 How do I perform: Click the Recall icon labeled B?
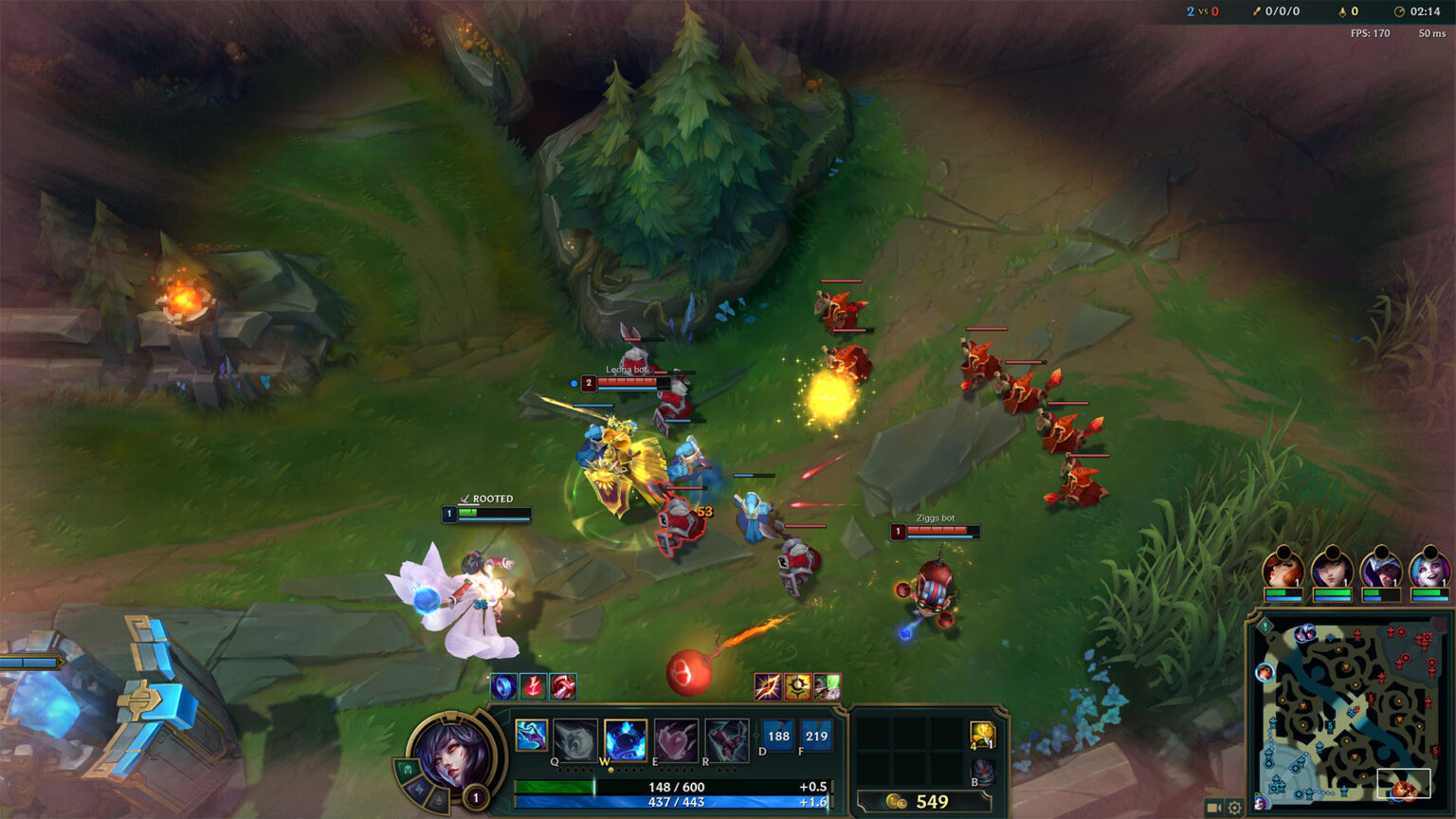coord(983,772)
